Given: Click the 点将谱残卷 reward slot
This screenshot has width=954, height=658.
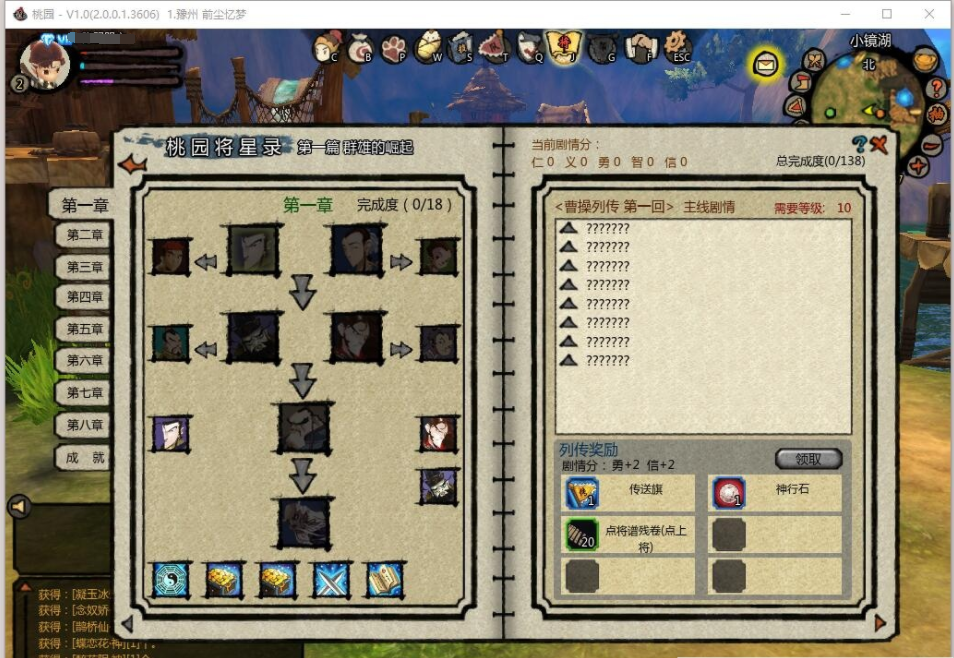Looking at the screenshot, I should point(581,535).
